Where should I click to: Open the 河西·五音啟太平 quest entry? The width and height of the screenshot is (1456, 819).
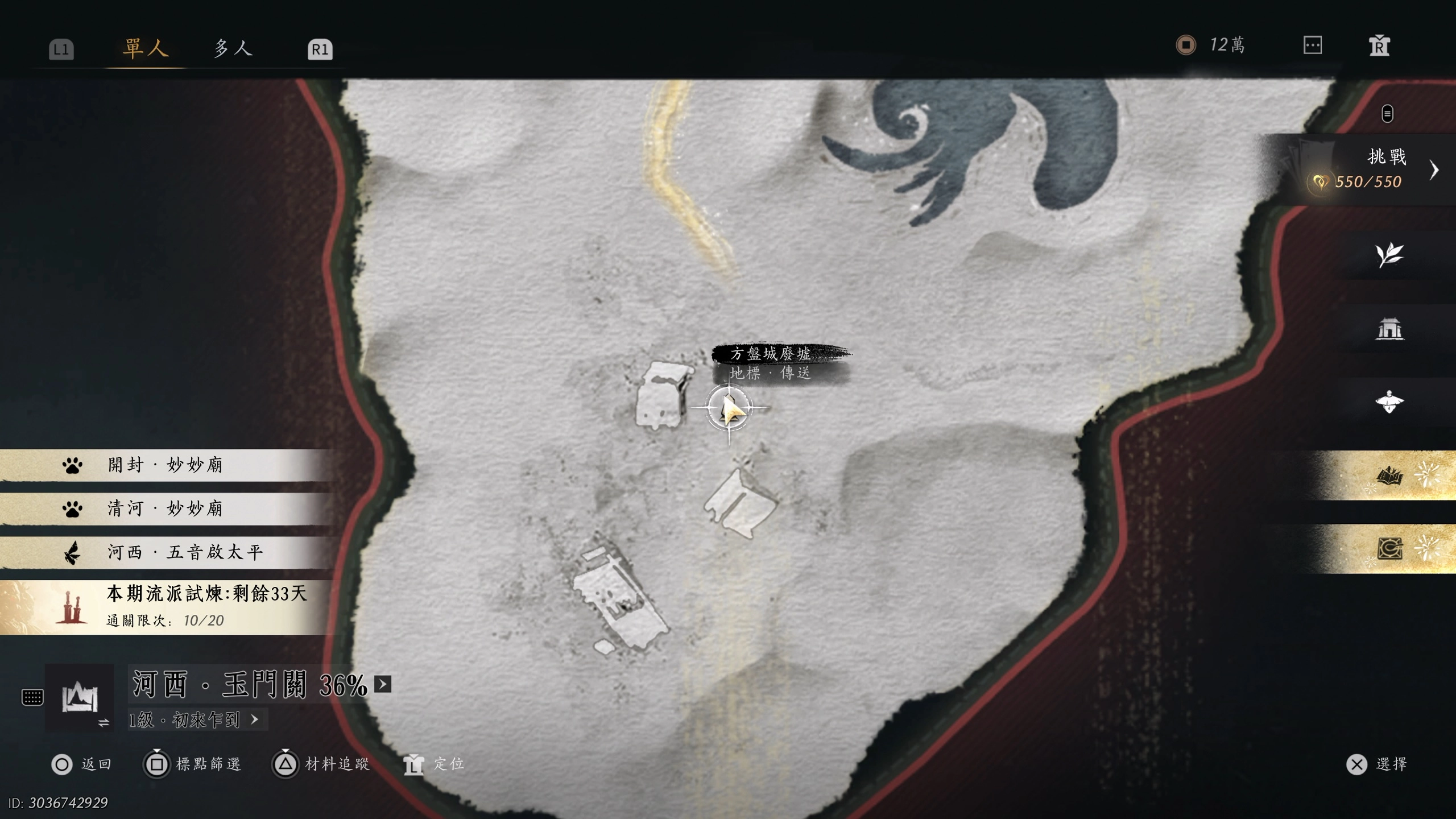165,552
